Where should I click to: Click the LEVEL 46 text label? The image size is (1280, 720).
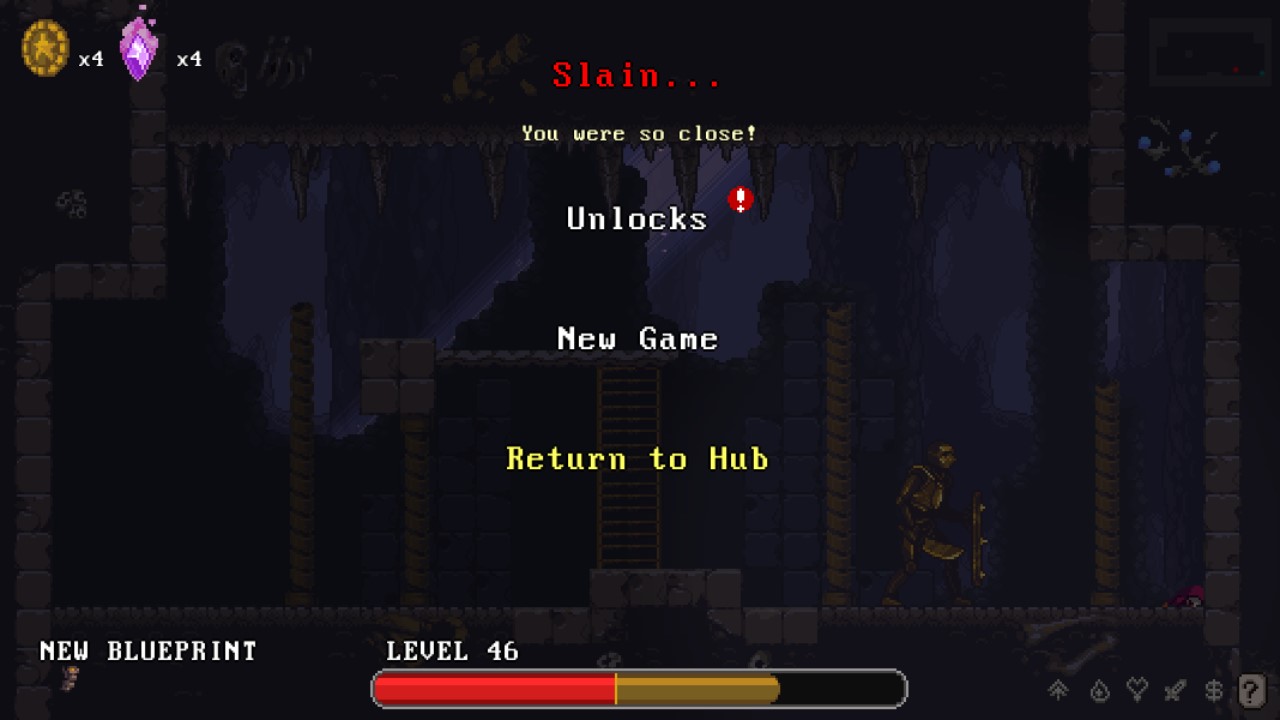pos(452,651)
